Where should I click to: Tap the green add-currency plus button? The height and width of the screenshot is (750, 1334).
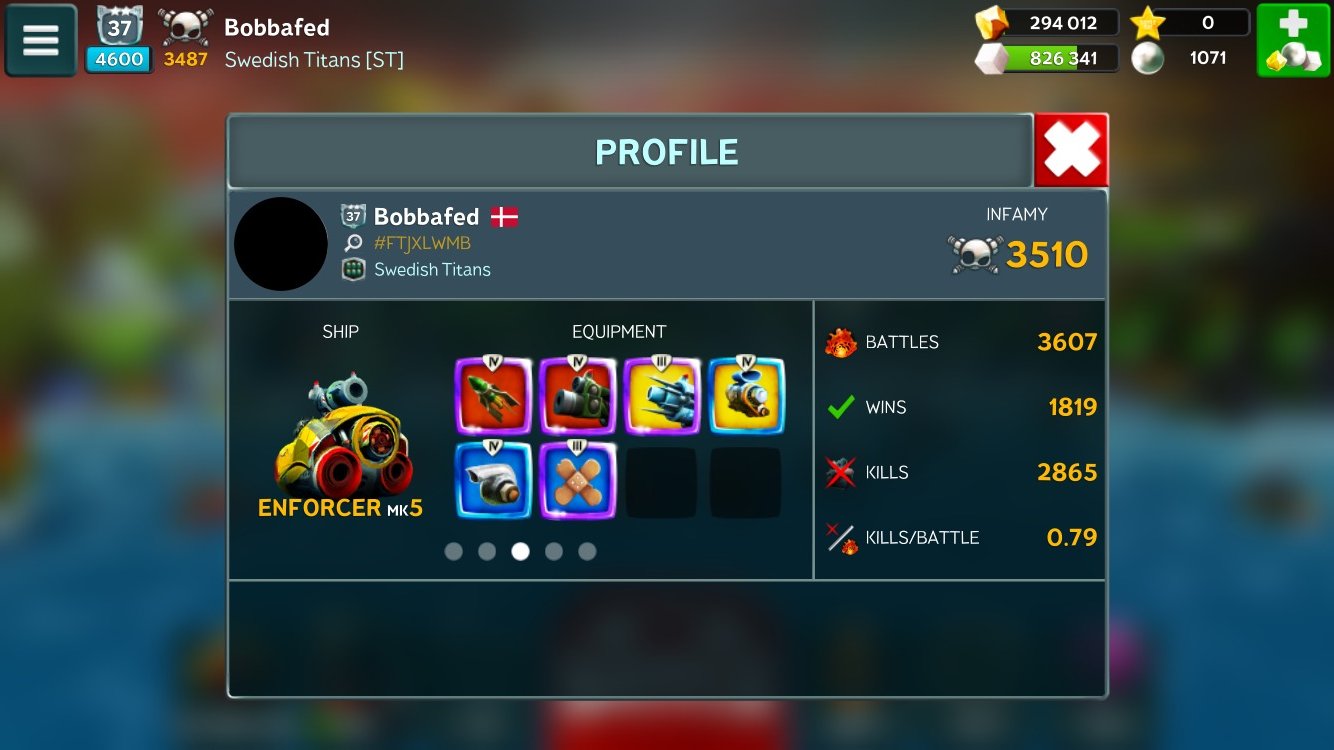pyautogui.click(x=1292, y=40)
